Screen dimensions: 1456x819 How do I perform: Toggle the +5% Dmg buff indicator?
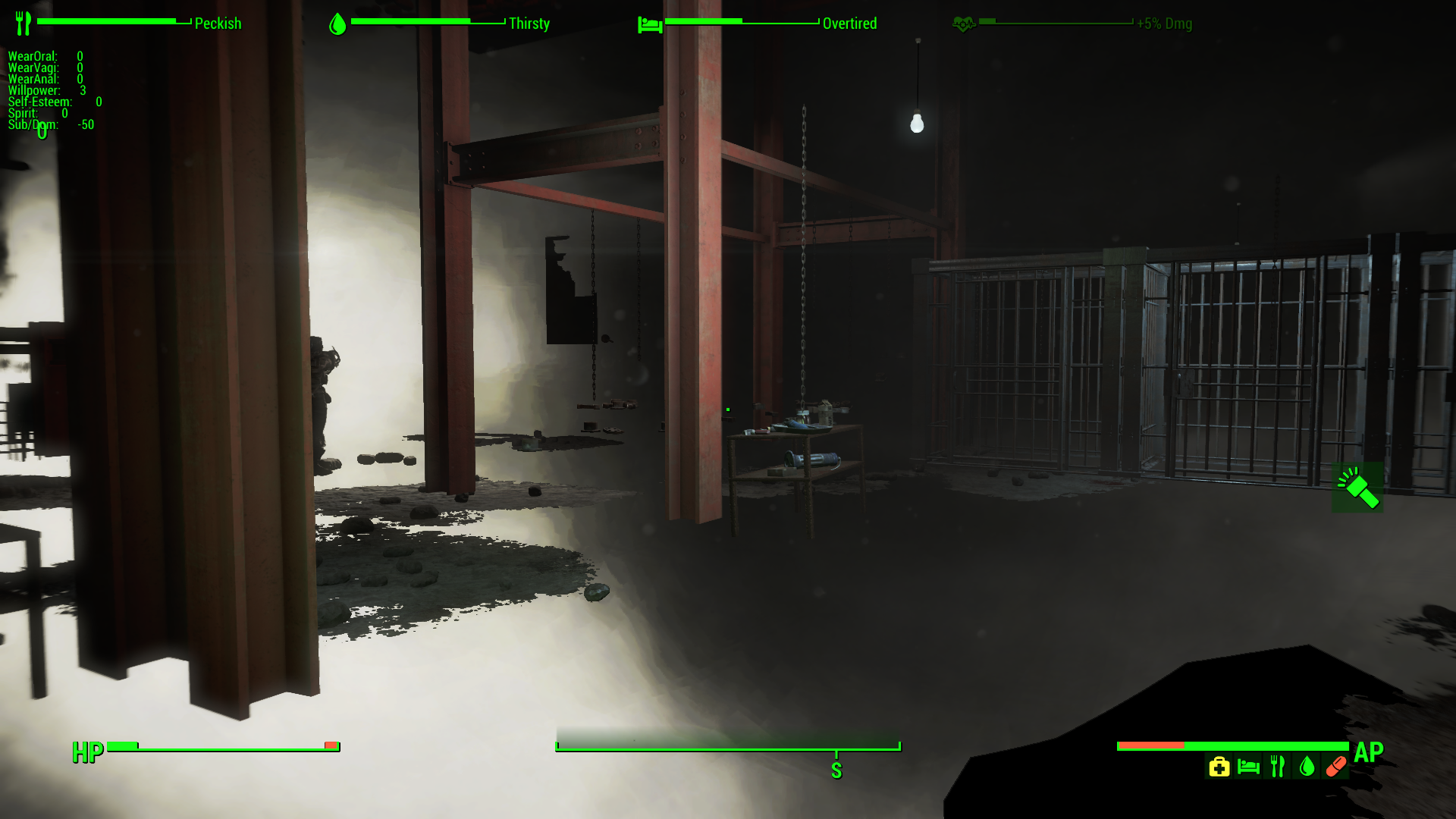click(x=1163, y=24)
